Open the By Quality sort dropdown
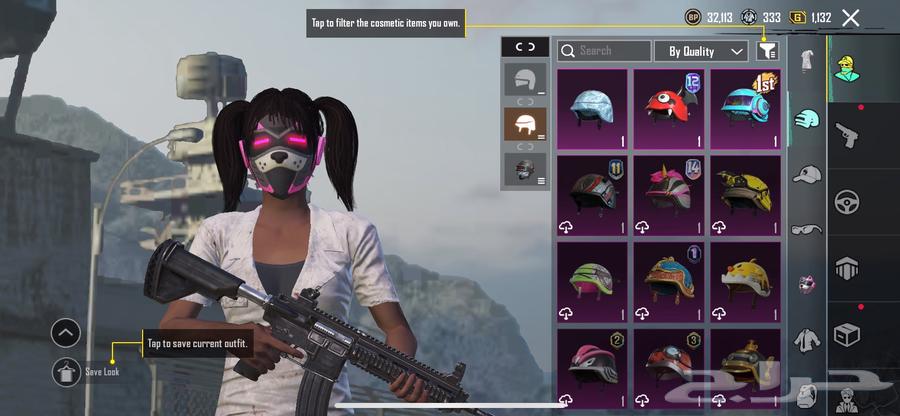The image size is (900, 416). tap(701, 51)
